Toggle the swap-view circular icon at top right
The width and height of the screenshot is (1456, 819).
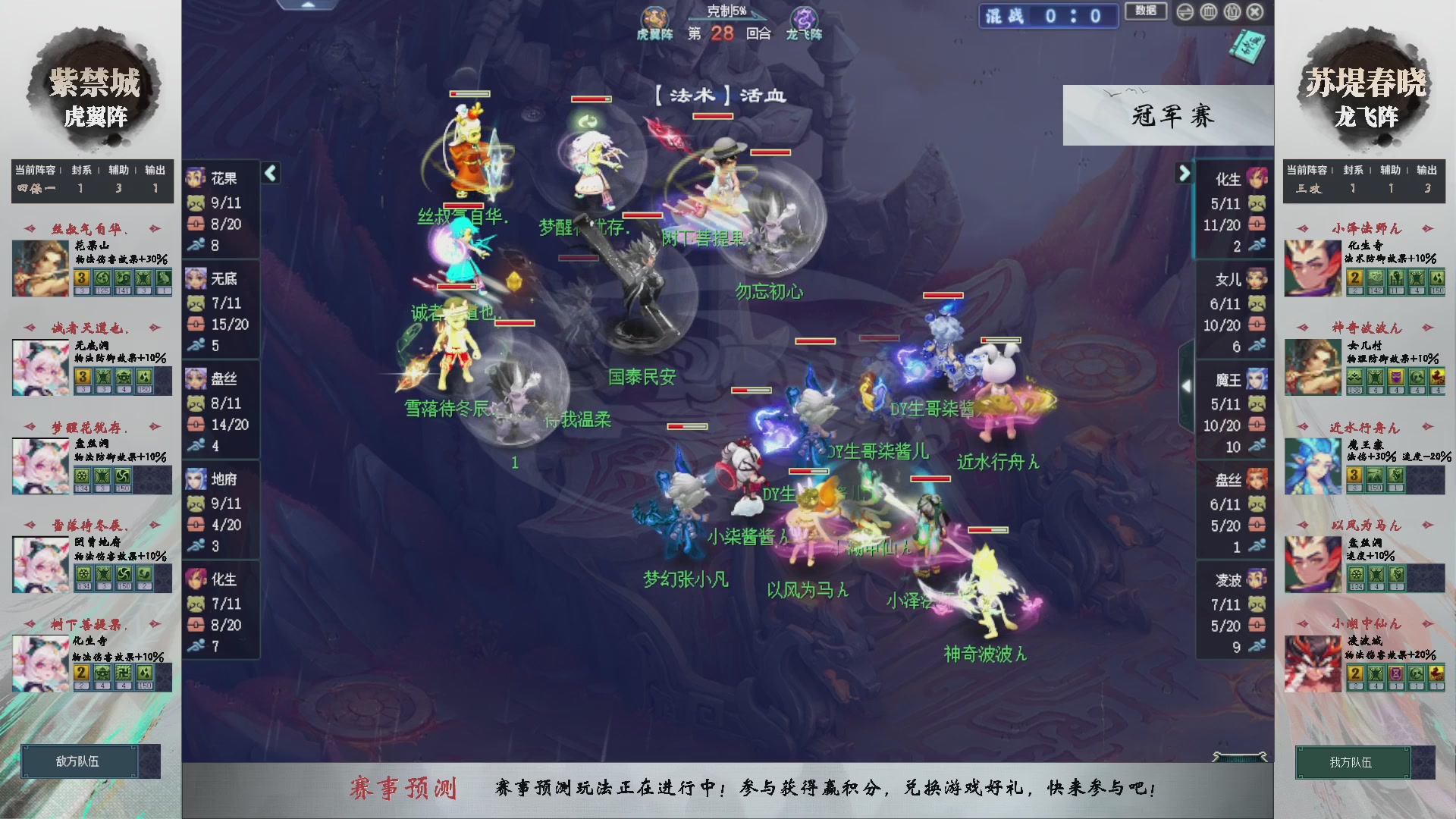coord(1185,11)
